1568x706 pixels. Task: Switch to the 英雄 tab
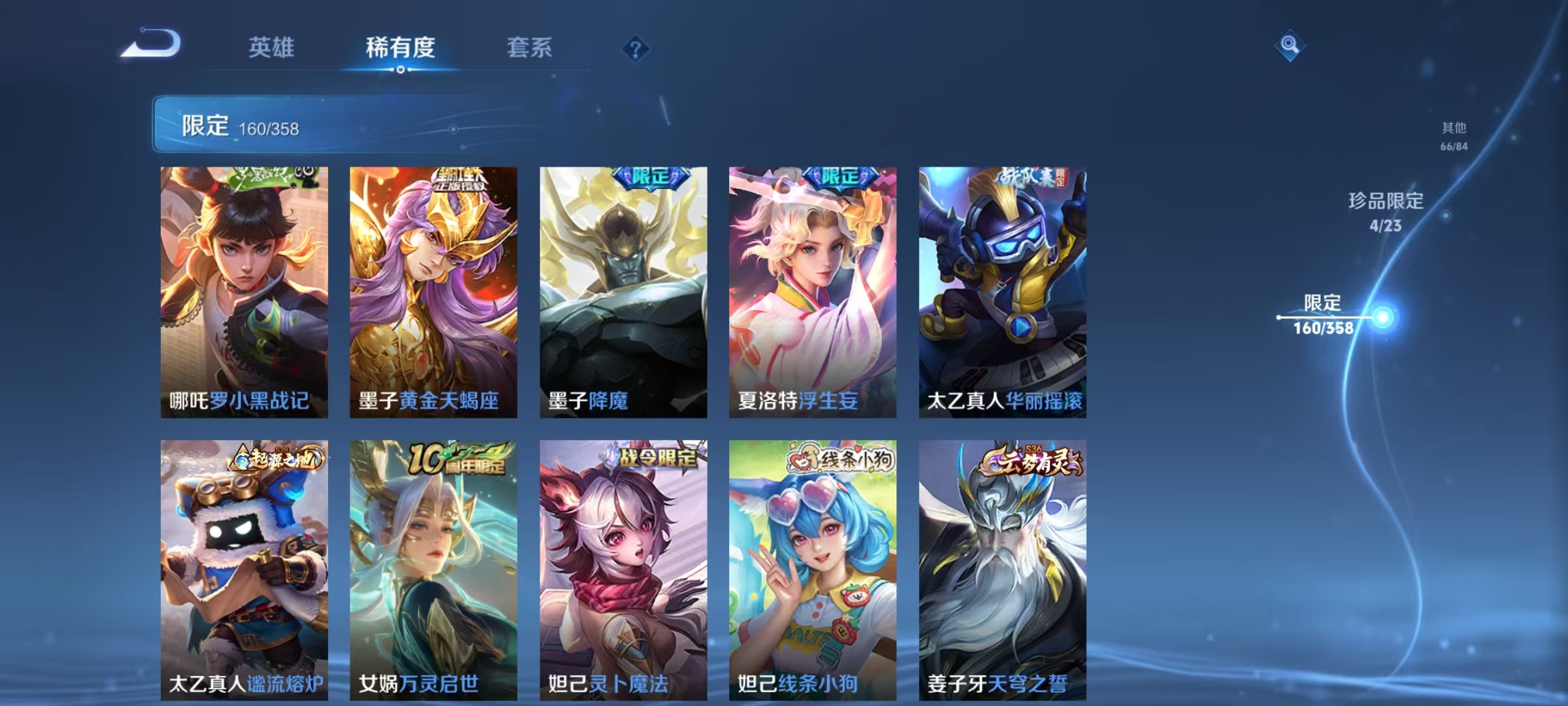pyautogui.click(x=271, y=47)
